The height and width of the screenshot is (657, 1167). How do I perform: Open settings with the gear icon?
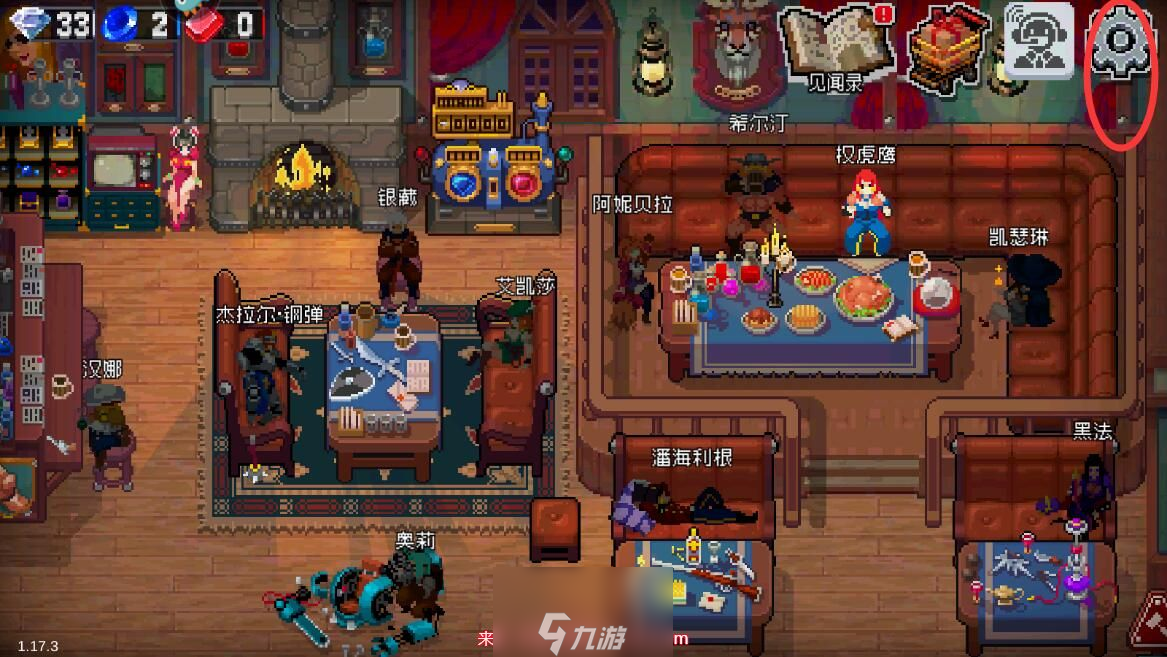point(1122,42)
